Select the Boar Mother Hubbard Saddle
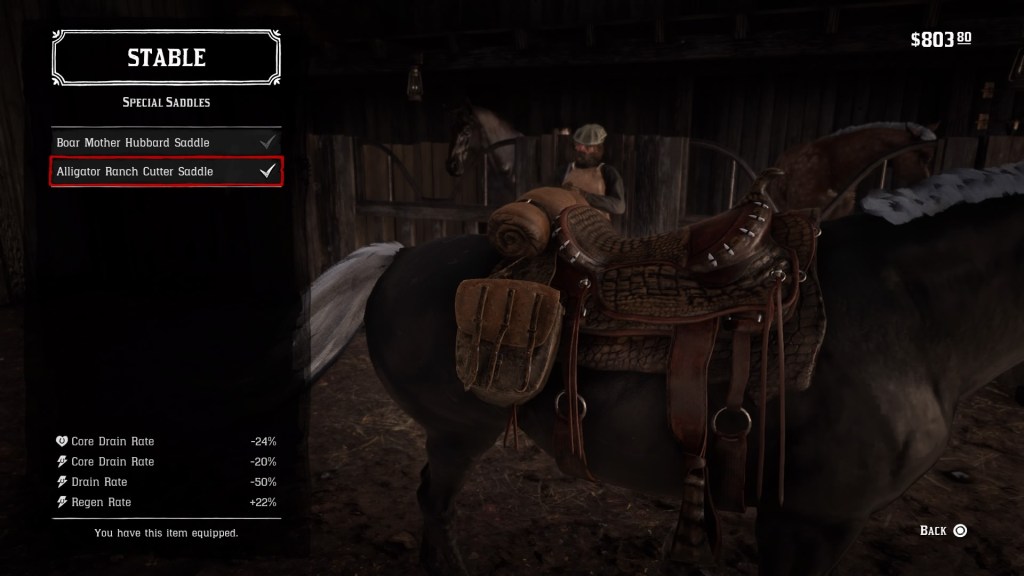 [166, 143]
